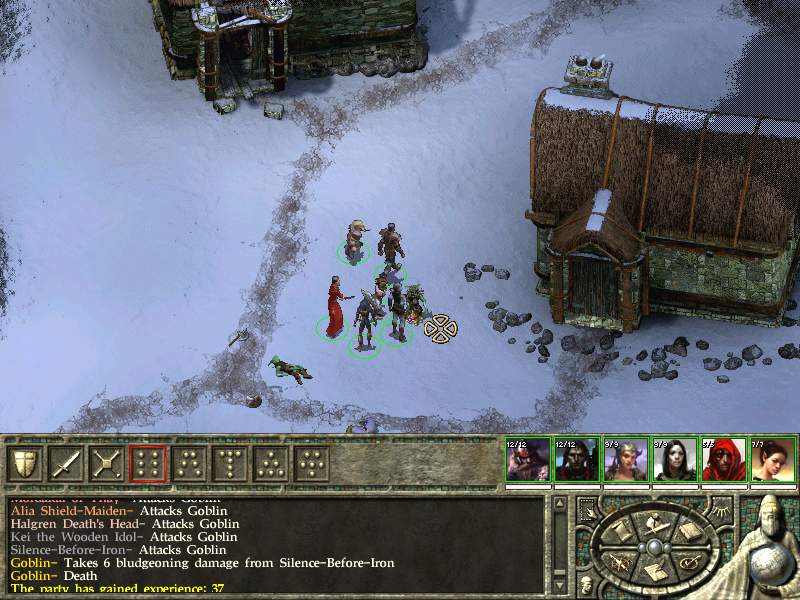
Task: Switch to the T-shaped party formation
Action: [230, 463]
